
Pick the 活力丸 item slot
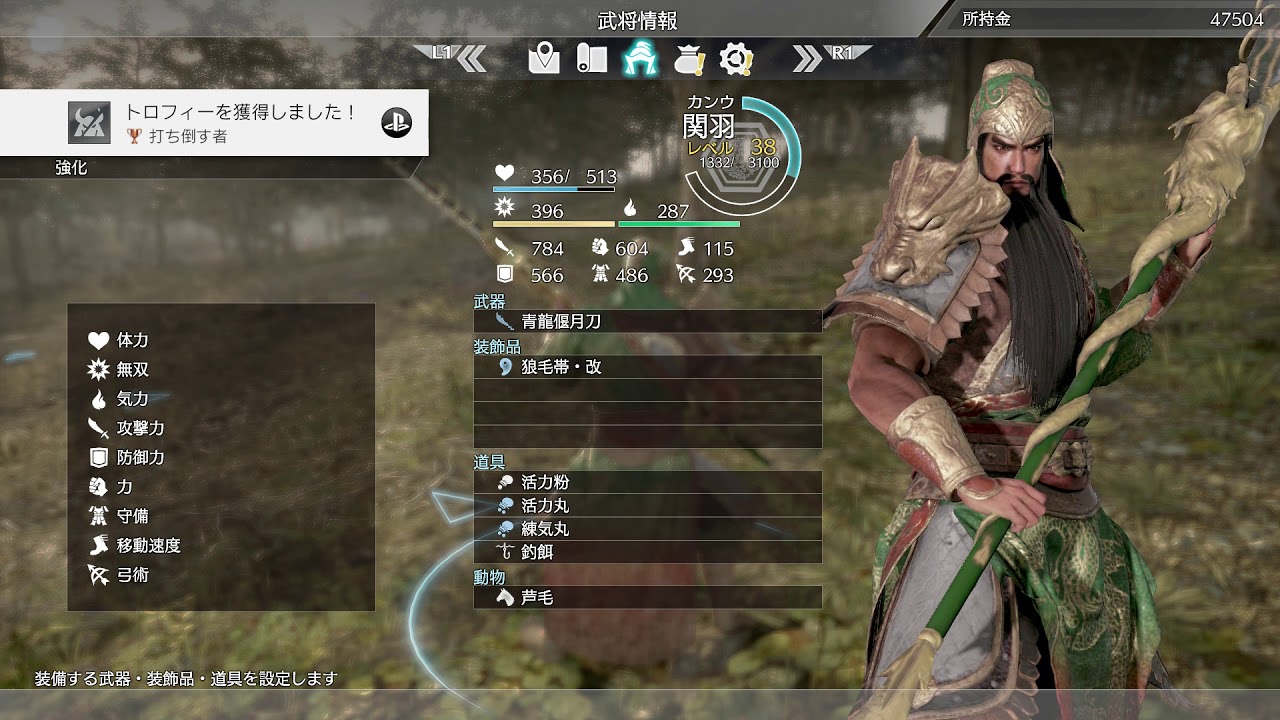tap(647, 505)
